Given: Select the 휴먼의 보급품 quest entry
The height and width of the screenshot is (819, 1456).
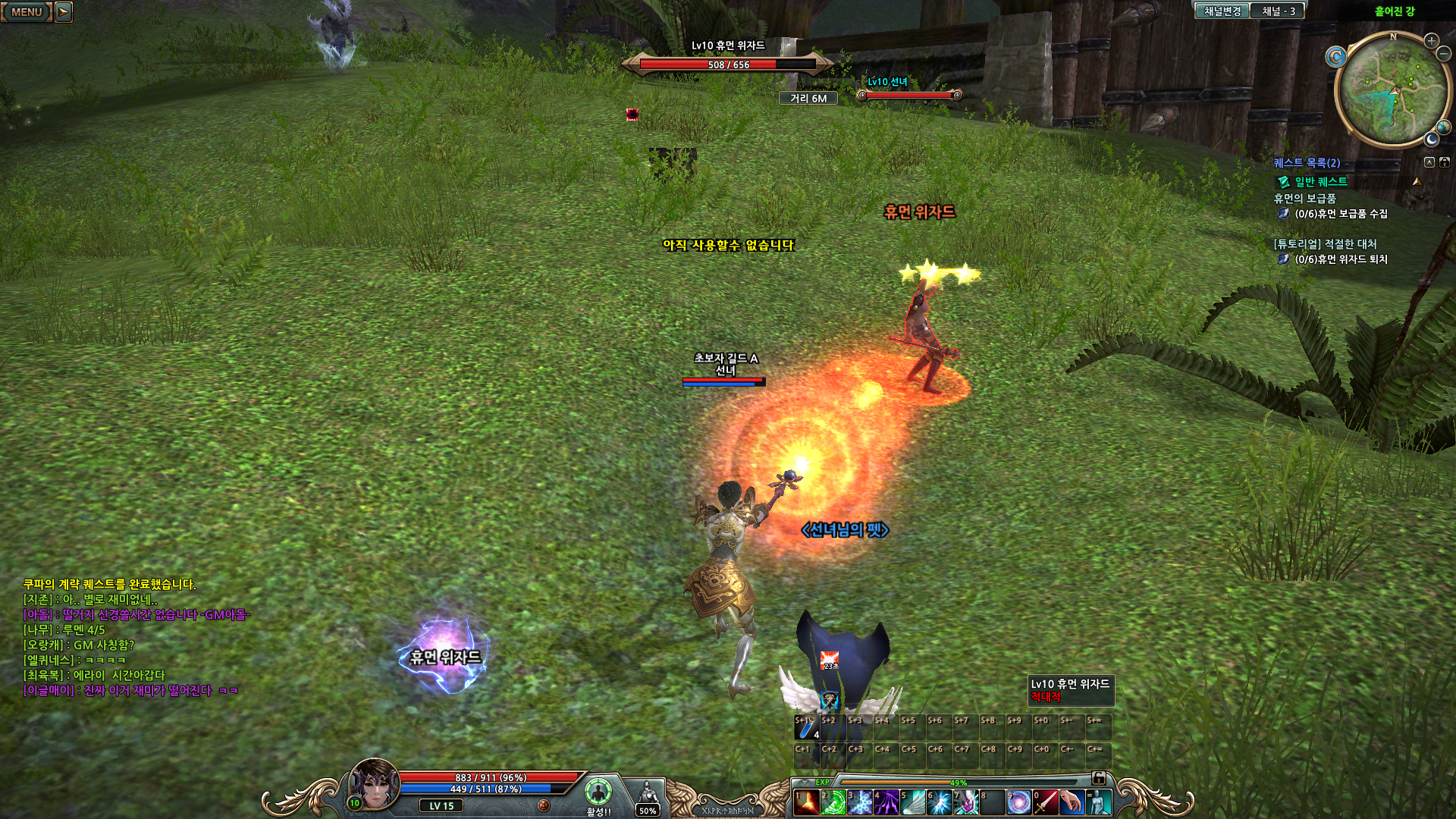Looking at the screenshot, I should pyautogui.click(x=1304, y=199).
